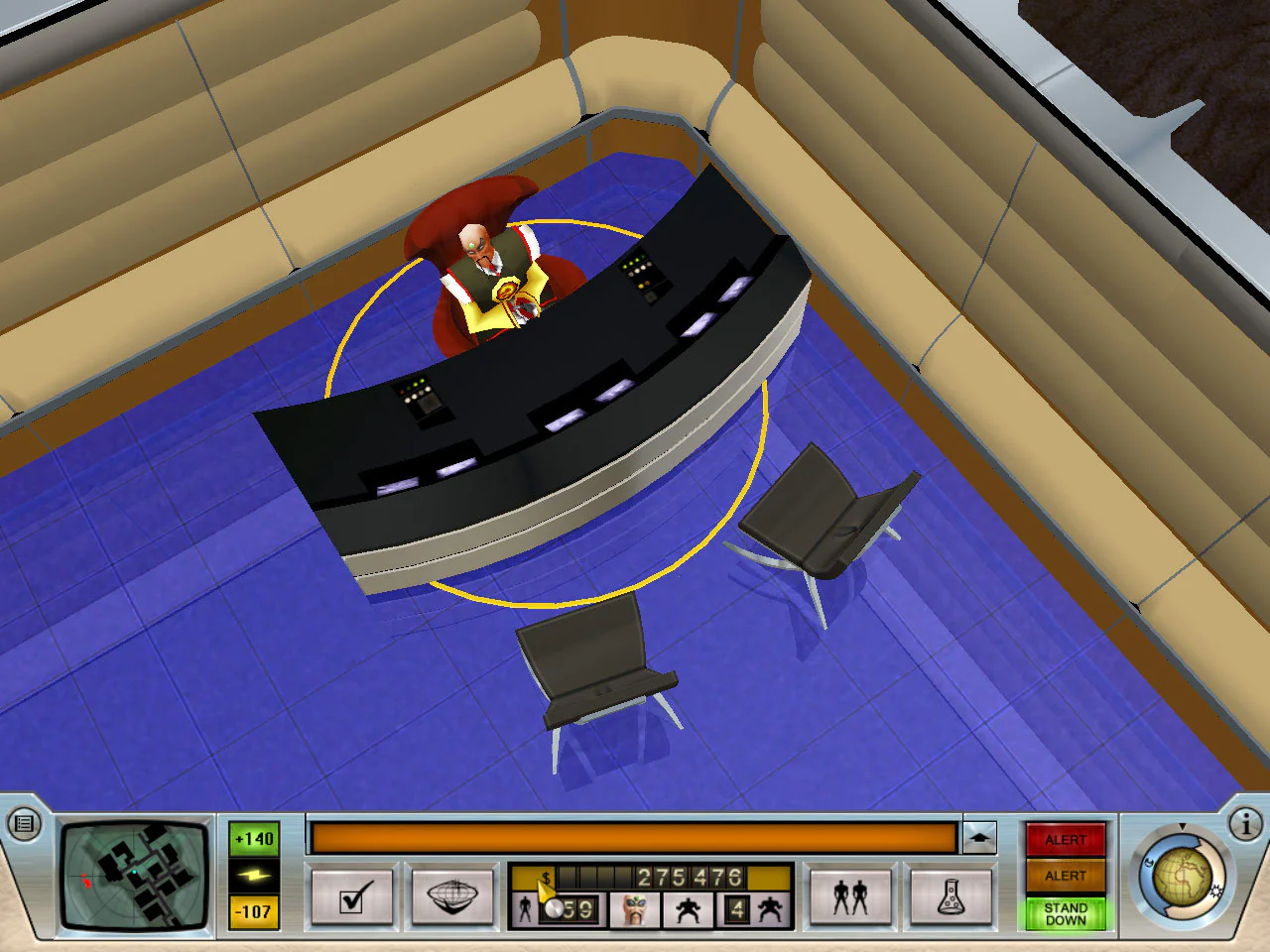This screenshot has width=1270, height=952.
Task: Select the minion with the number 4
Action: [736, 907]
